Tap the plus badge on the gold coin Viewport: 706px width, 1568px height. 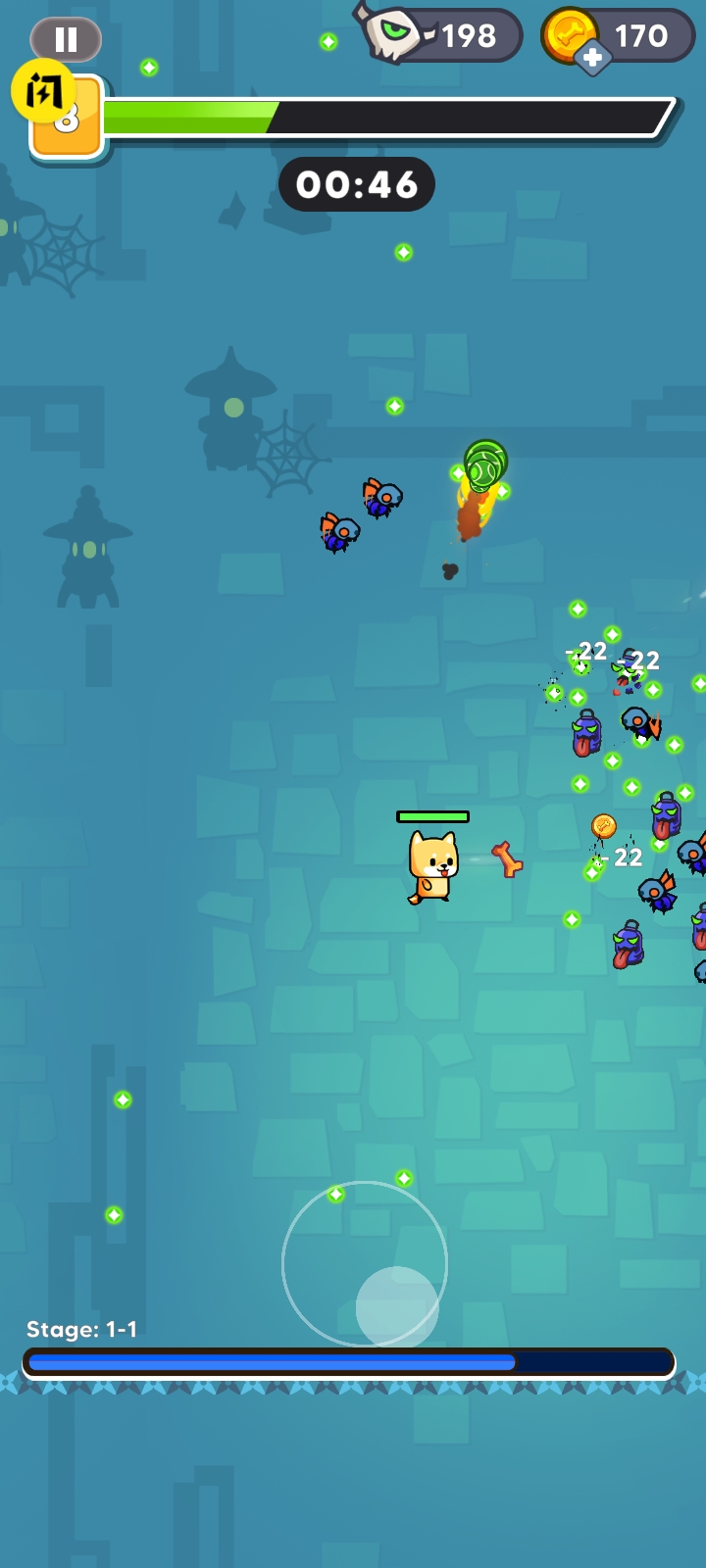click(x=592, y=59)
